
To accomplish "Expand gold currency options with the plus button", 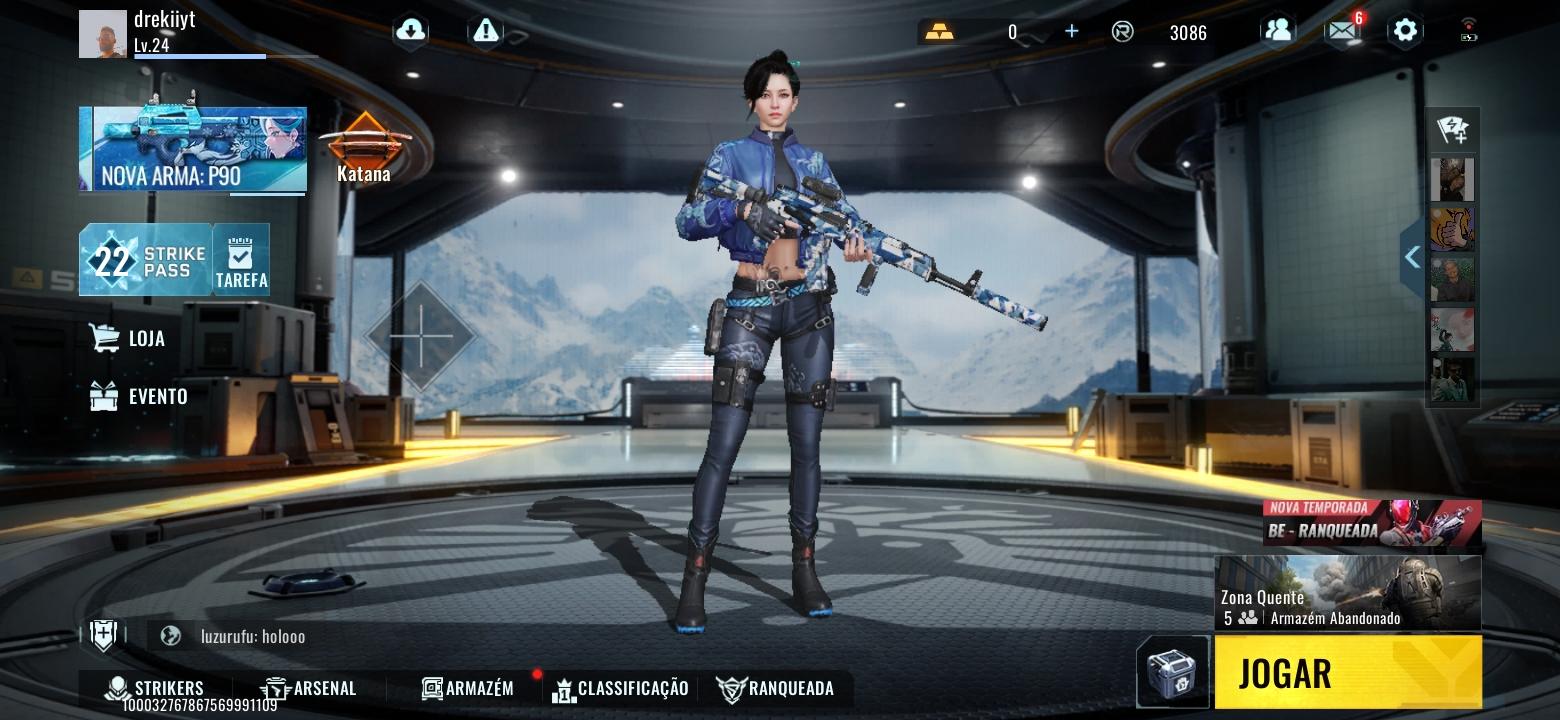I will 1070,31.
